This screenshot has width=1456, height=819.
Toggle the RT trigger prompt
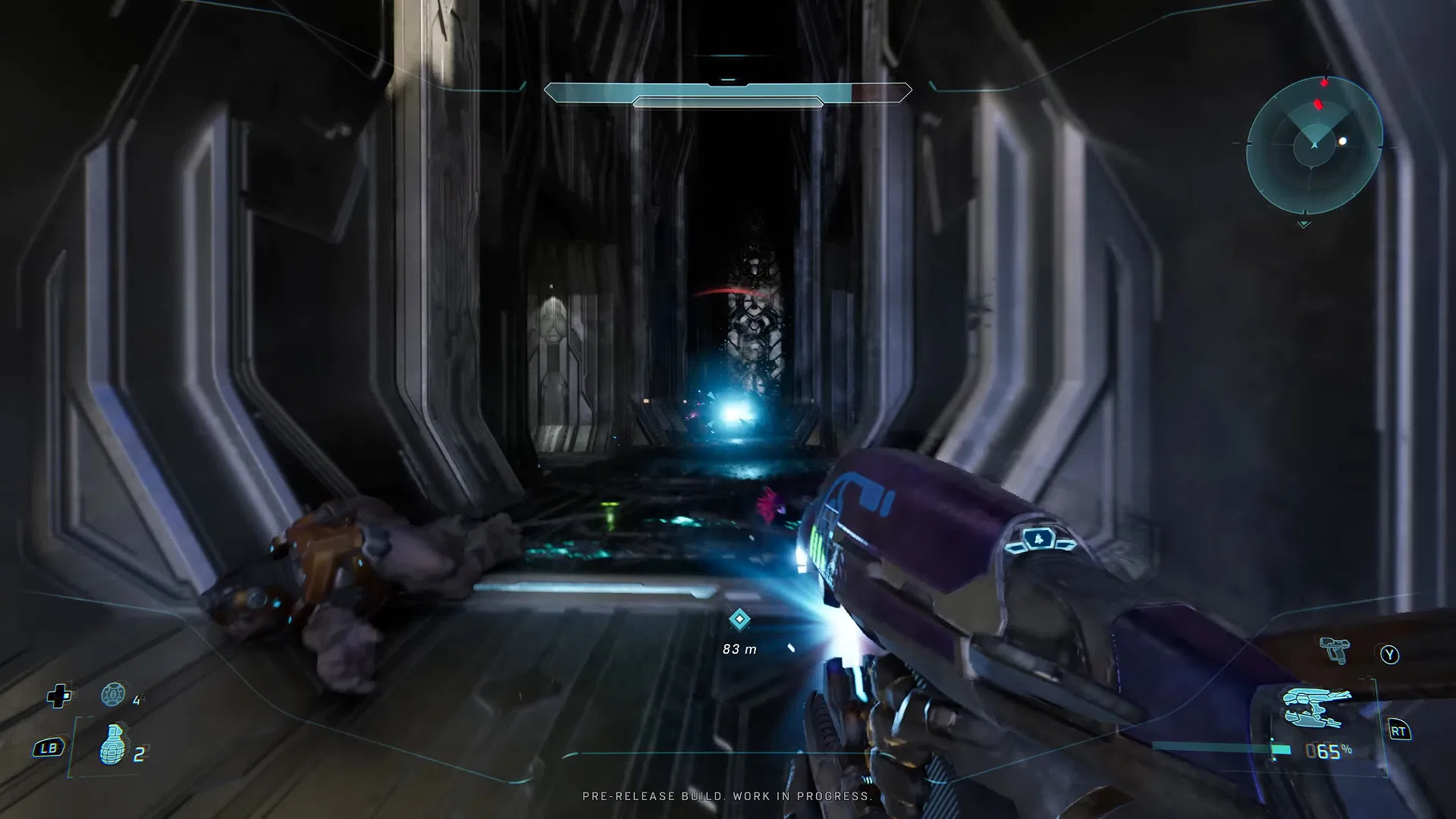(x=1400, y=730)
